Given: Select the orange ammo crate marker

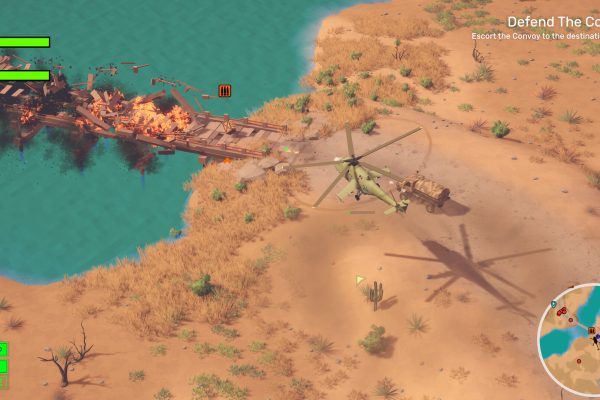Looking at the screenshot, I should [225, 91].
